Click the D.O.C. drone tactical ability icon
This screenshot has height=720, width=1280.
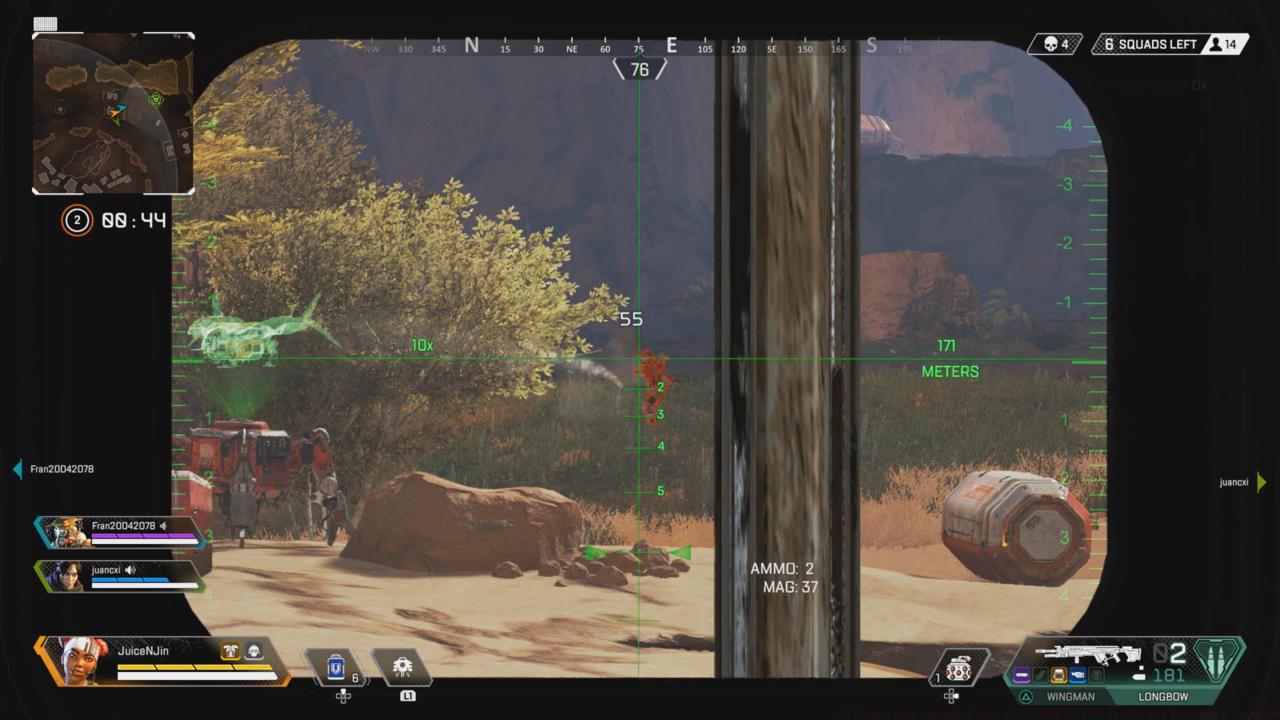(403, 666)
